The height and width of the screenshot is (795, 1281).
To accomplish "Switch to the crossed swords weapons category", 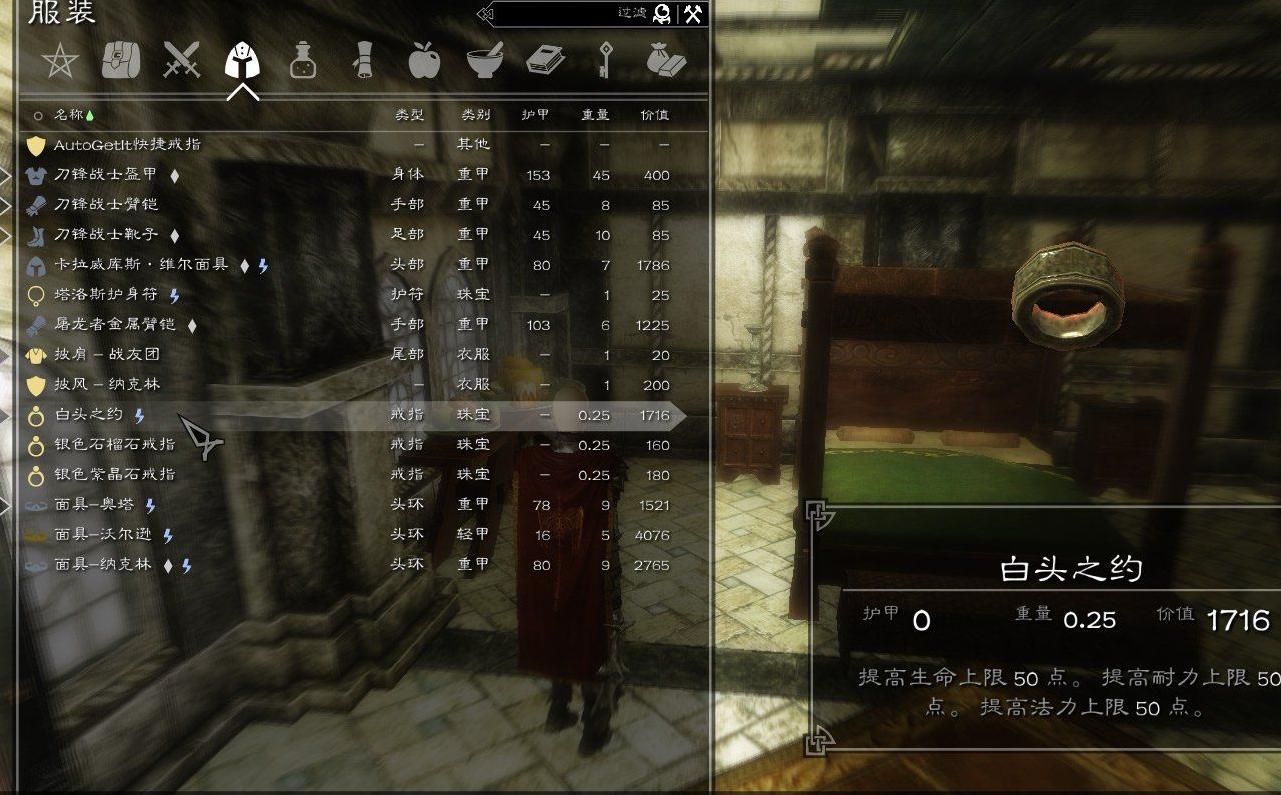I will pyautogui.click(x=182, y=60).
